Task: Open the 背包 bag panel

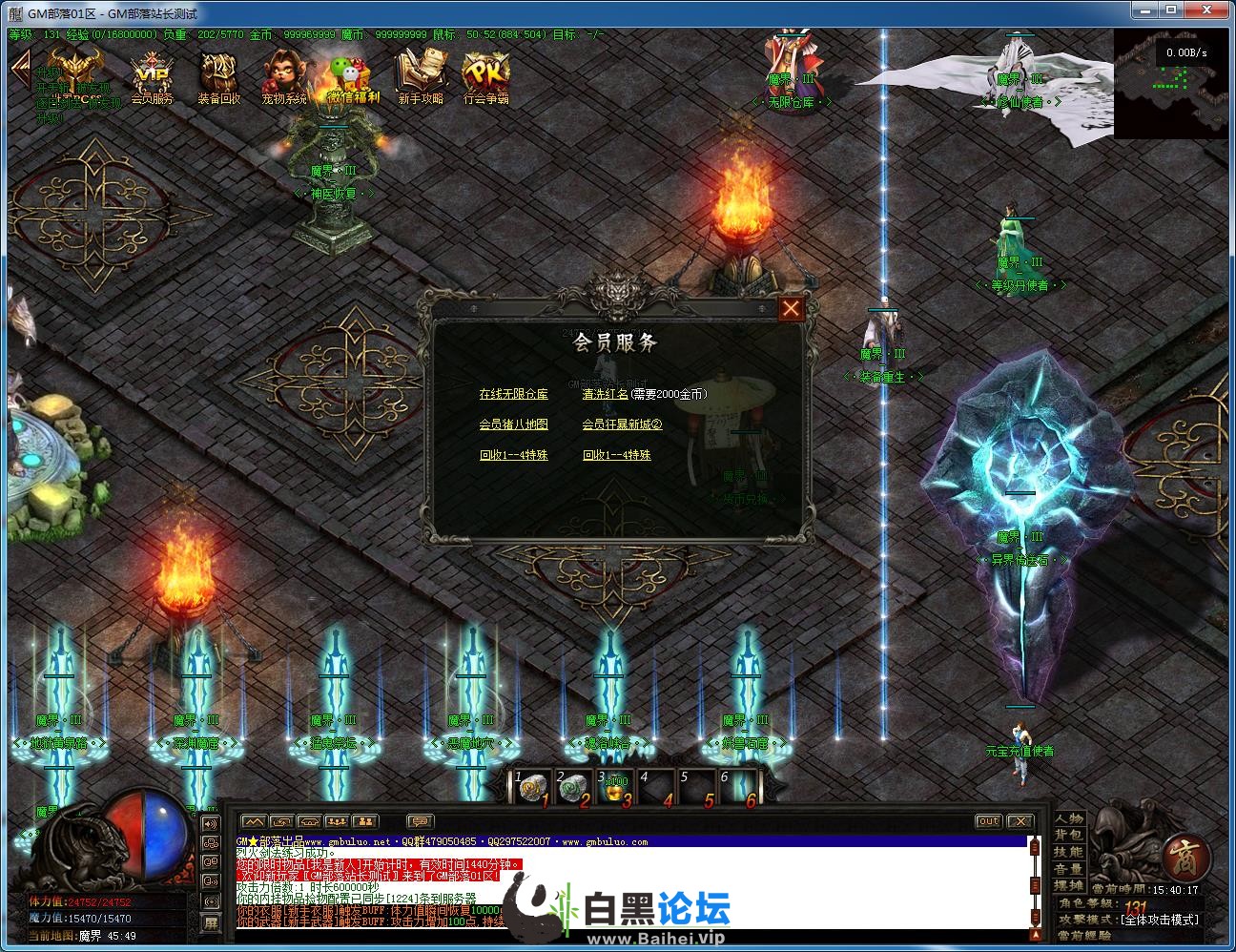Action: [1068, 836]
